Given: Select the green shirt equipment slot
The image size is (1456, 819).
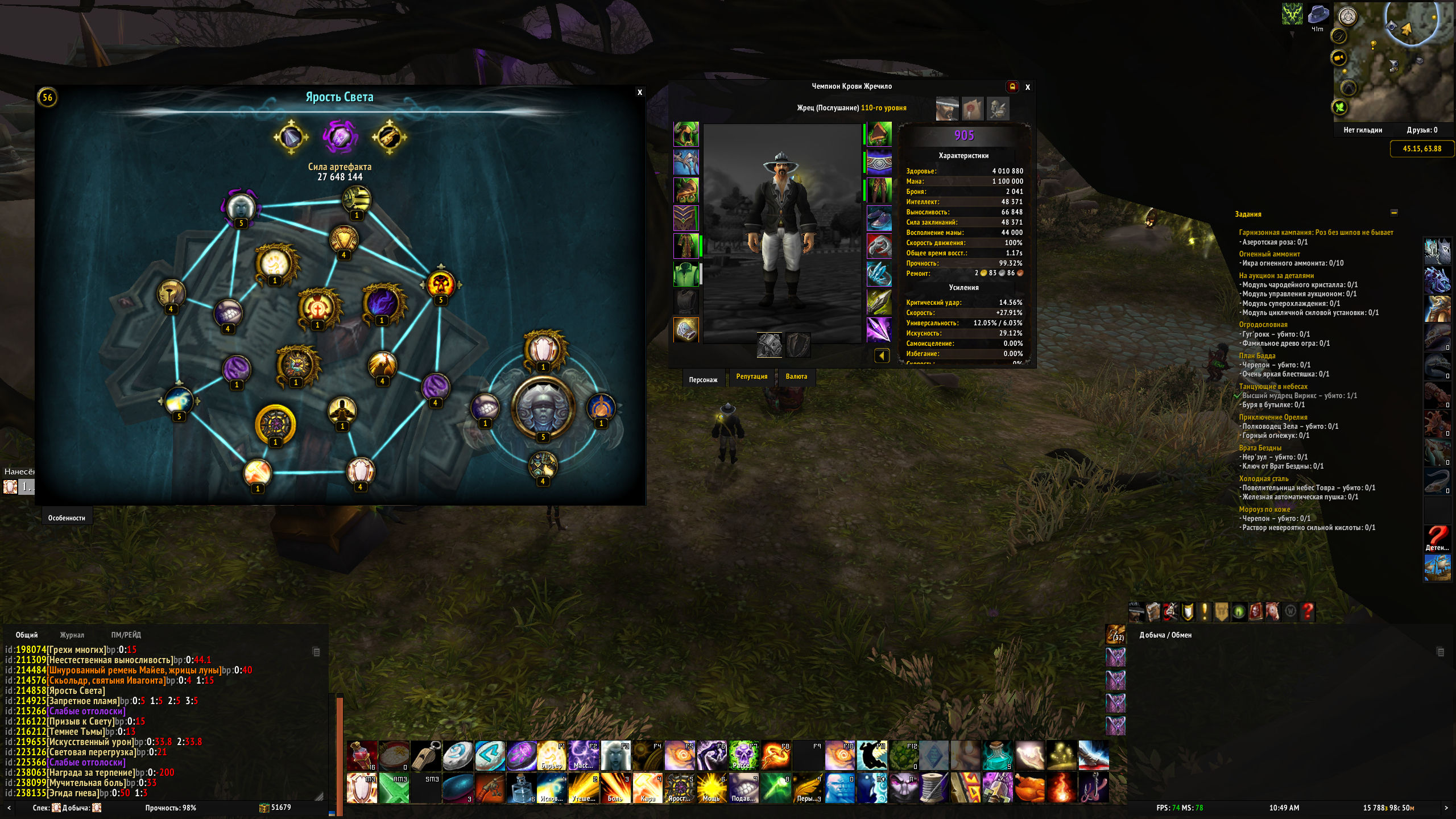Looking at the screenshot, I should click(686, 274).
